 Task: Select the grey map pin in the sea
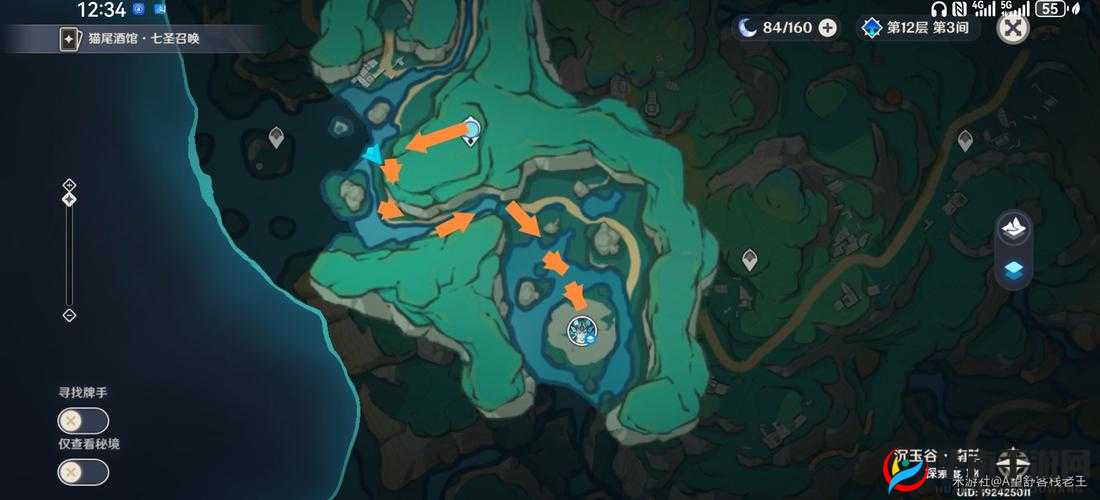coord(277,137)
